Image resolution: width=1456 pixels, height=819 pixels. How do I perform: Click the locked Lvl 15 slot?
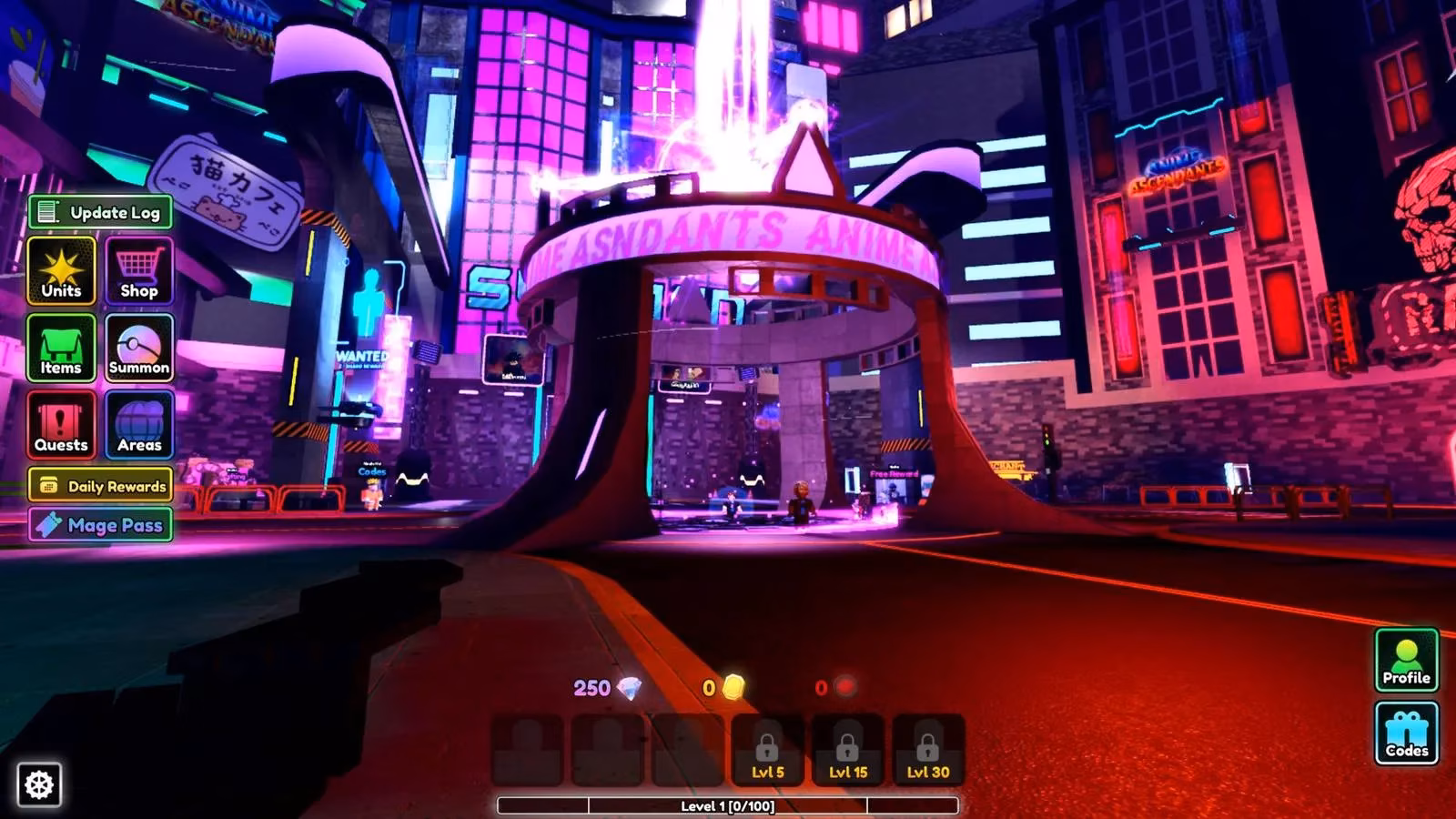[x=848, y=753]
